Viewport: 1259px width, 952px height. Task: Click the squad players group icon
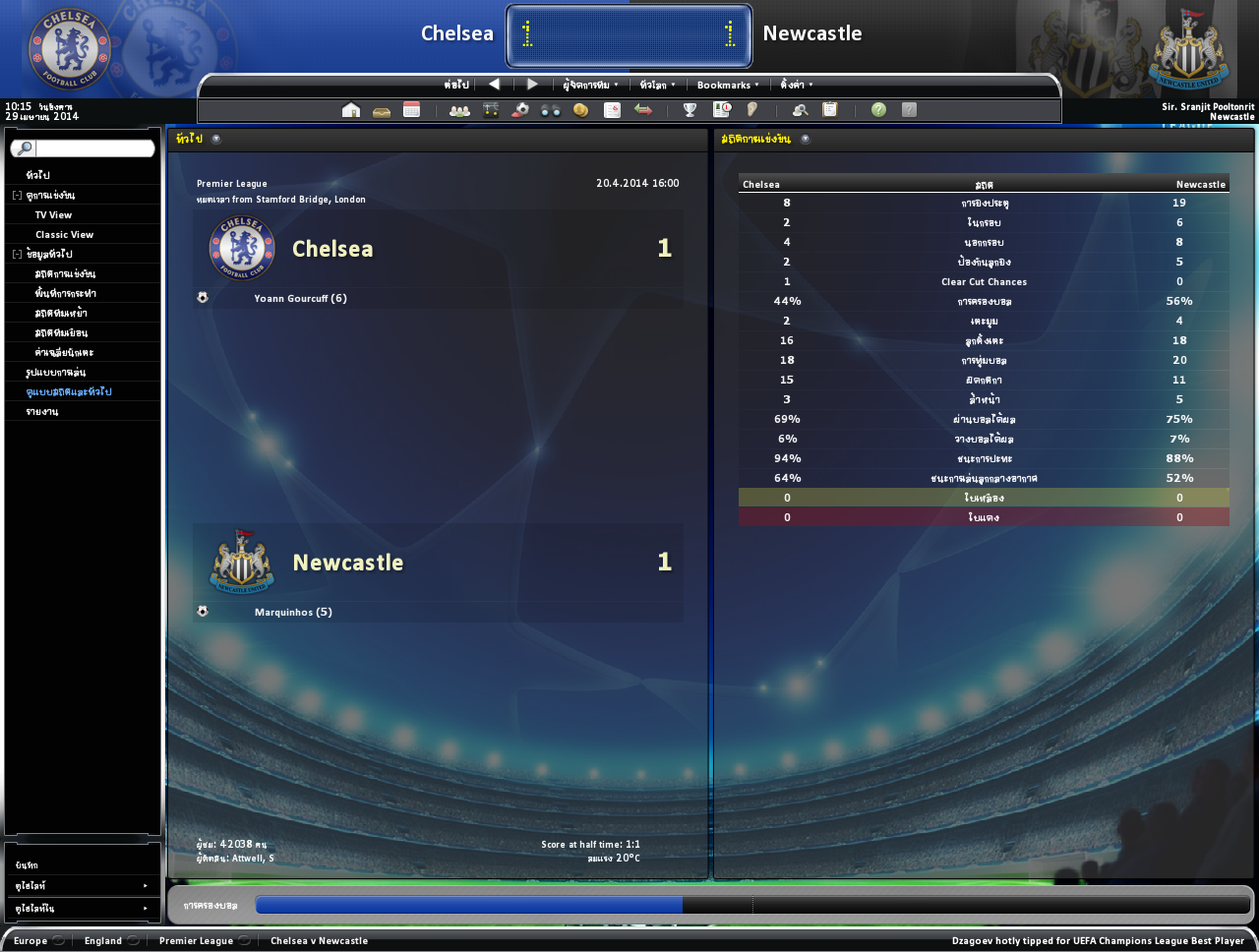tap(459, 110)
